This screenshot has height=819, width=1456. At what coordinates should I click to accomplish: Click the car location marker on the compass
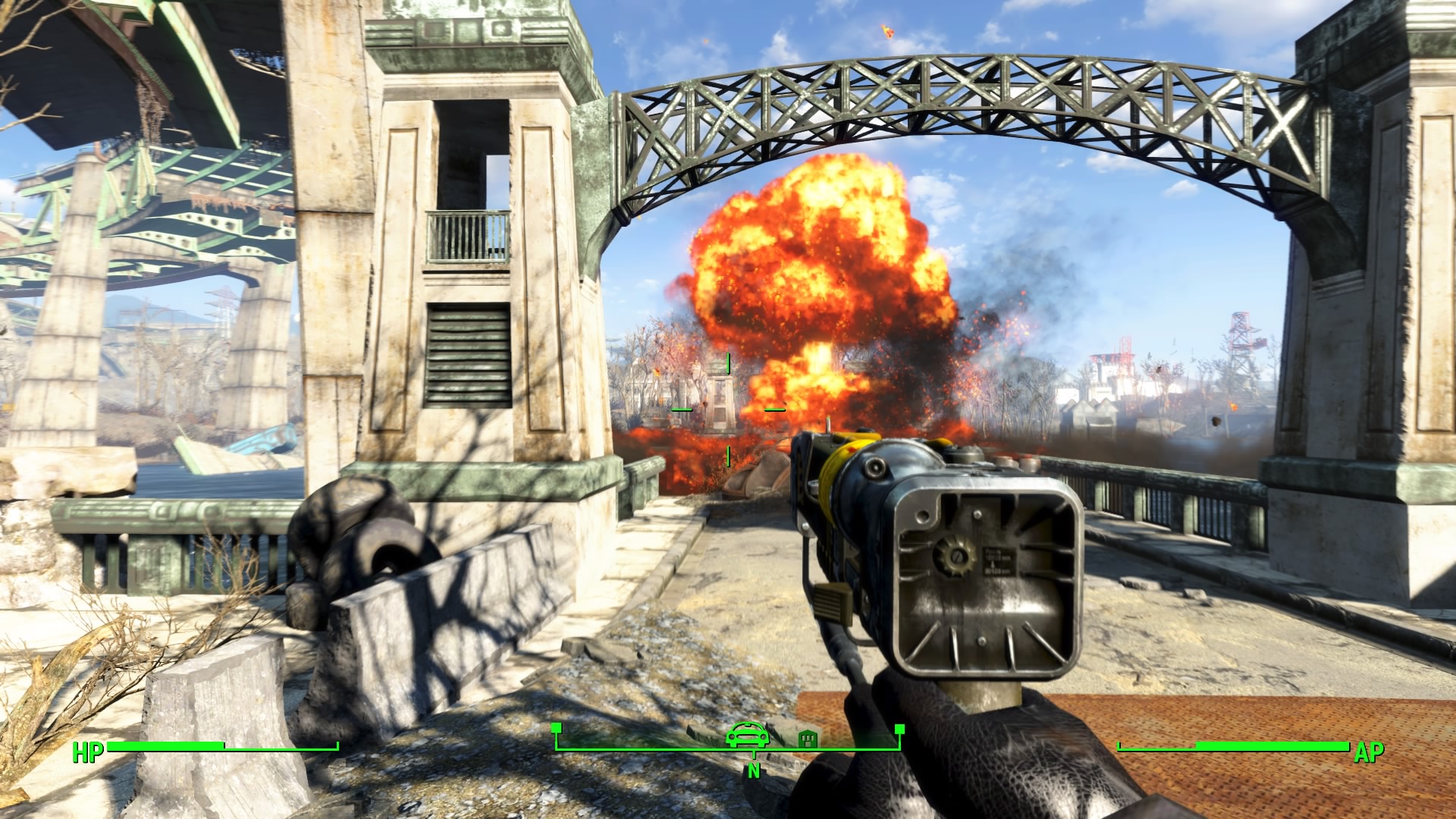[748, 735]
